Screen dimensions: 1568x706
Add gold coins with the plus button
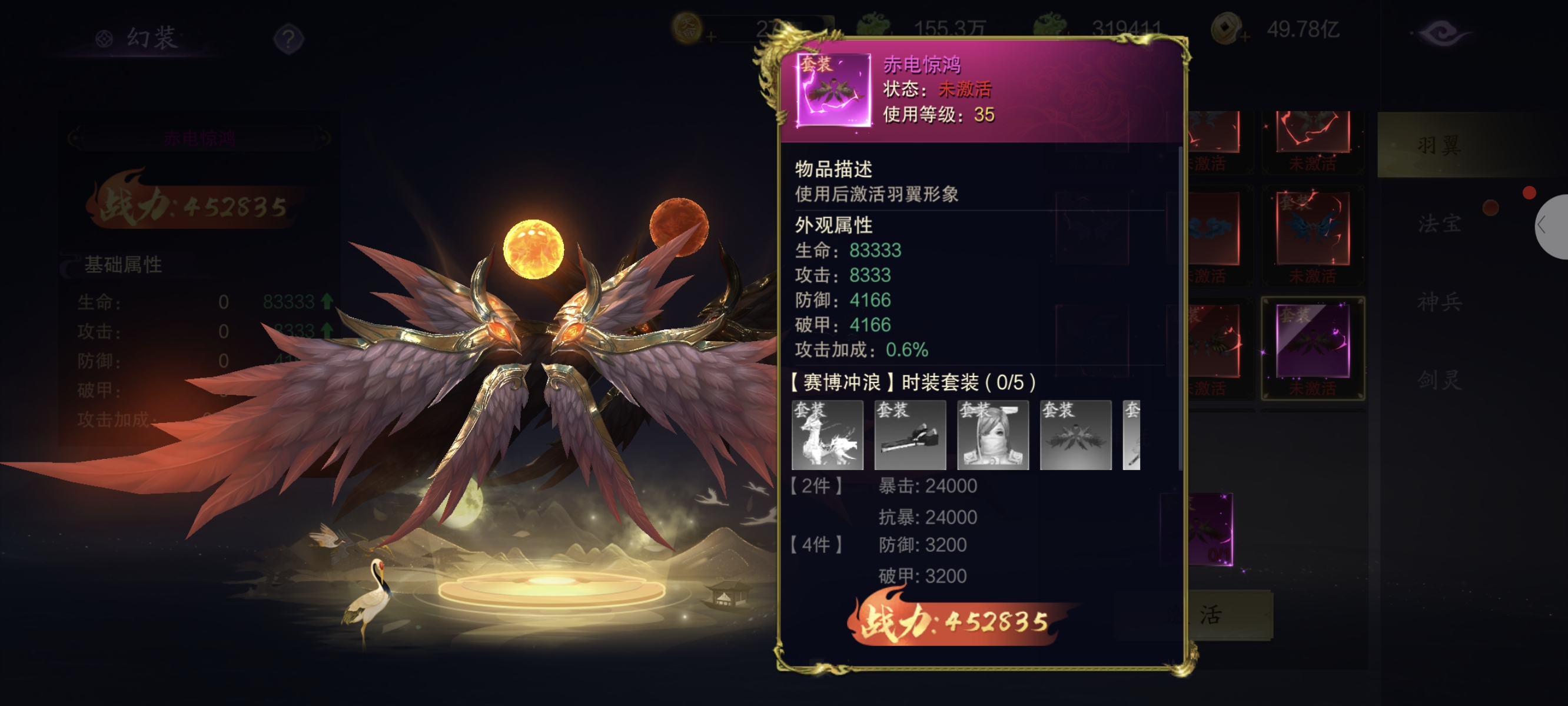point(1244,38)
